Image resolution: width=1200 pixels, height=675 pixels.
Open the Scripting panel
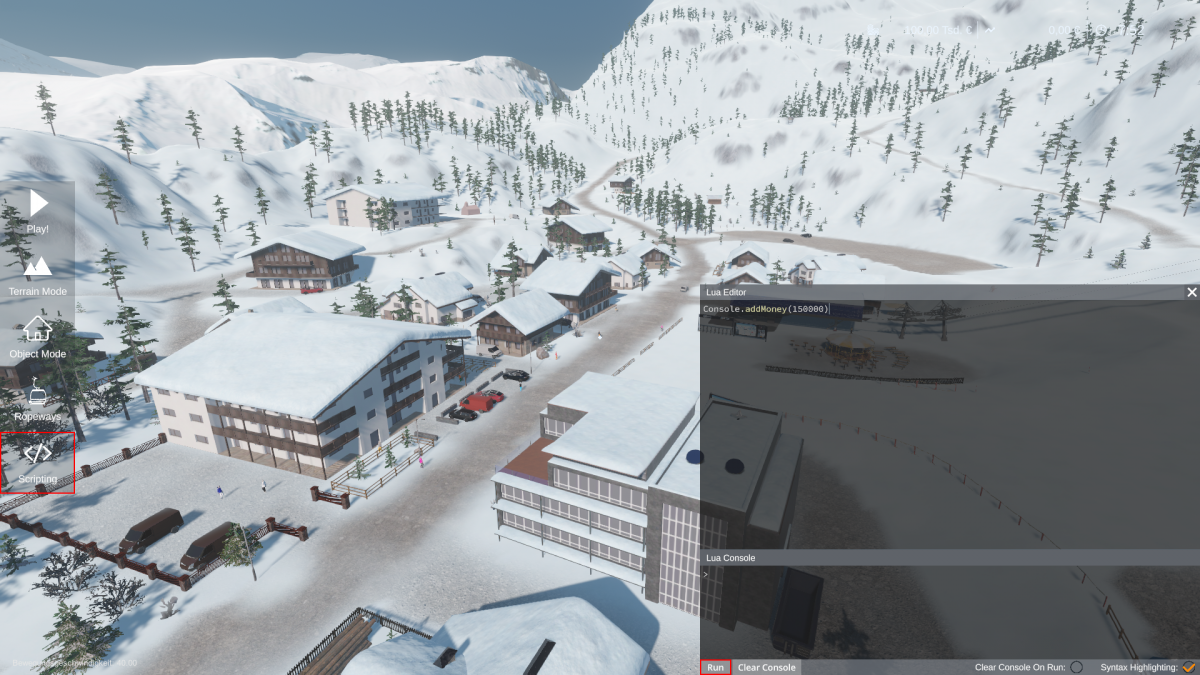pyautogui.click(x=38, y=462)
